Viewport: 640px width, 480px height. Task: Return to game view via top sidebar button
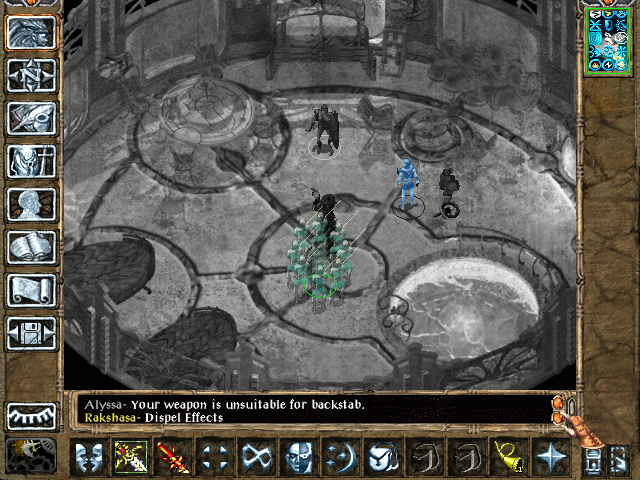(x=31, y=32)
